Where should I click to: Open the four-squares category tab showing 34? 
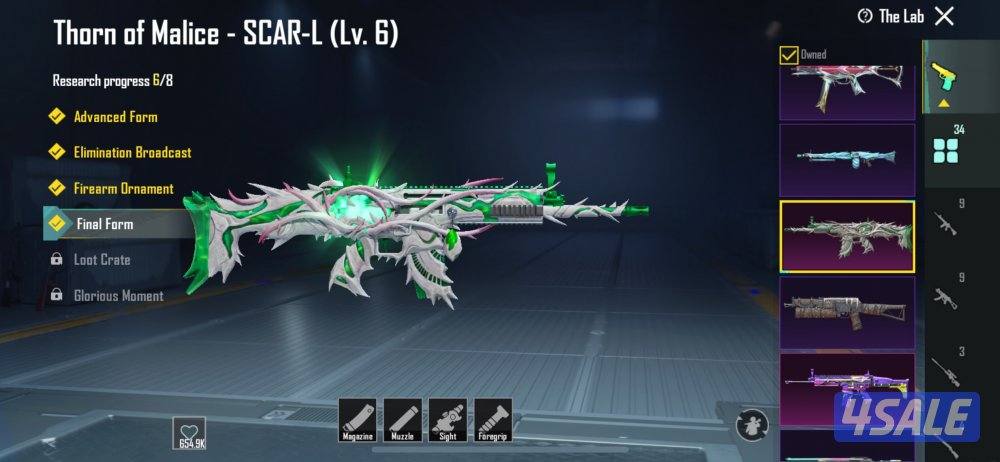coord(946,150)
